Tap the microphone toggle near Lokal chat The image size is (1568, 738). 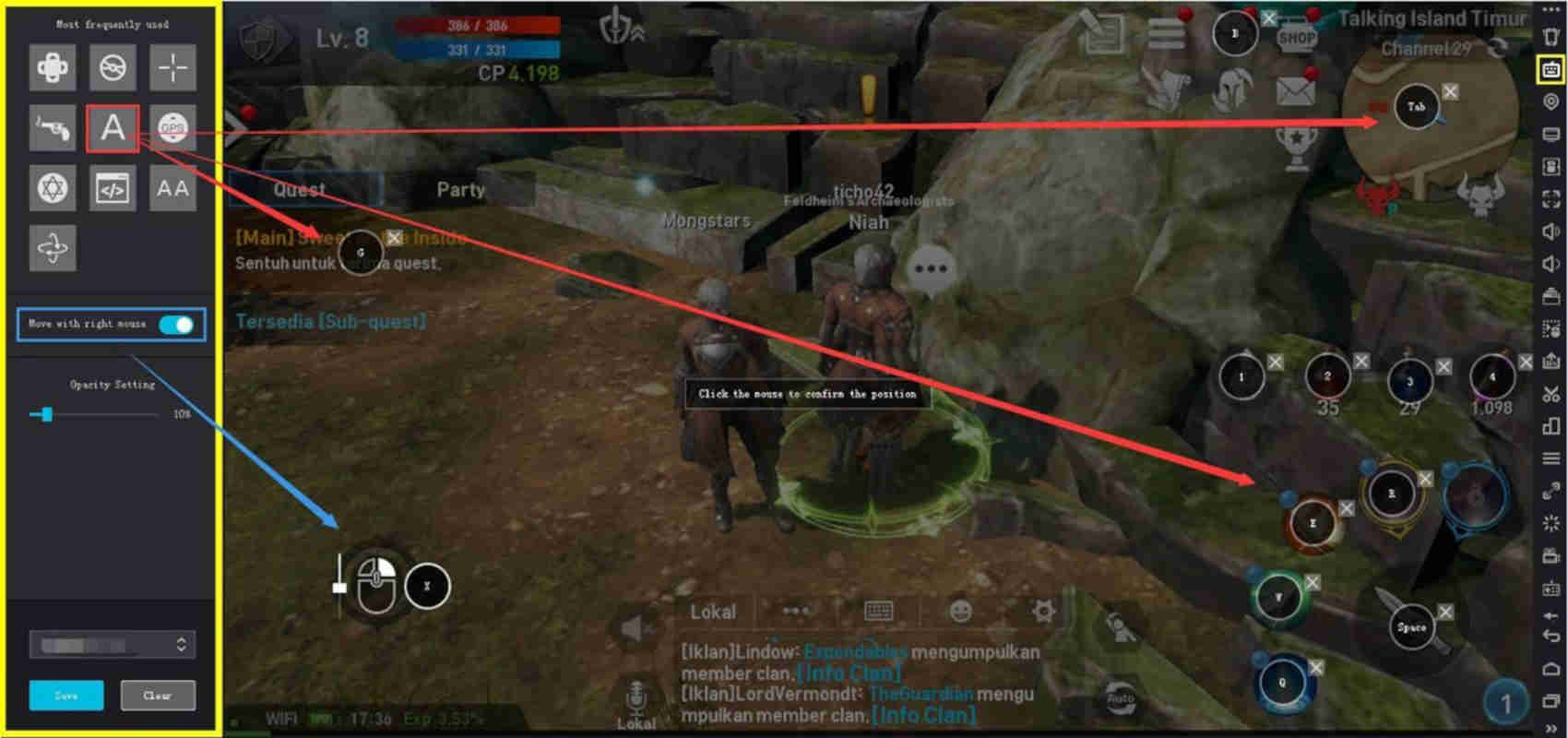coord(636,696)
